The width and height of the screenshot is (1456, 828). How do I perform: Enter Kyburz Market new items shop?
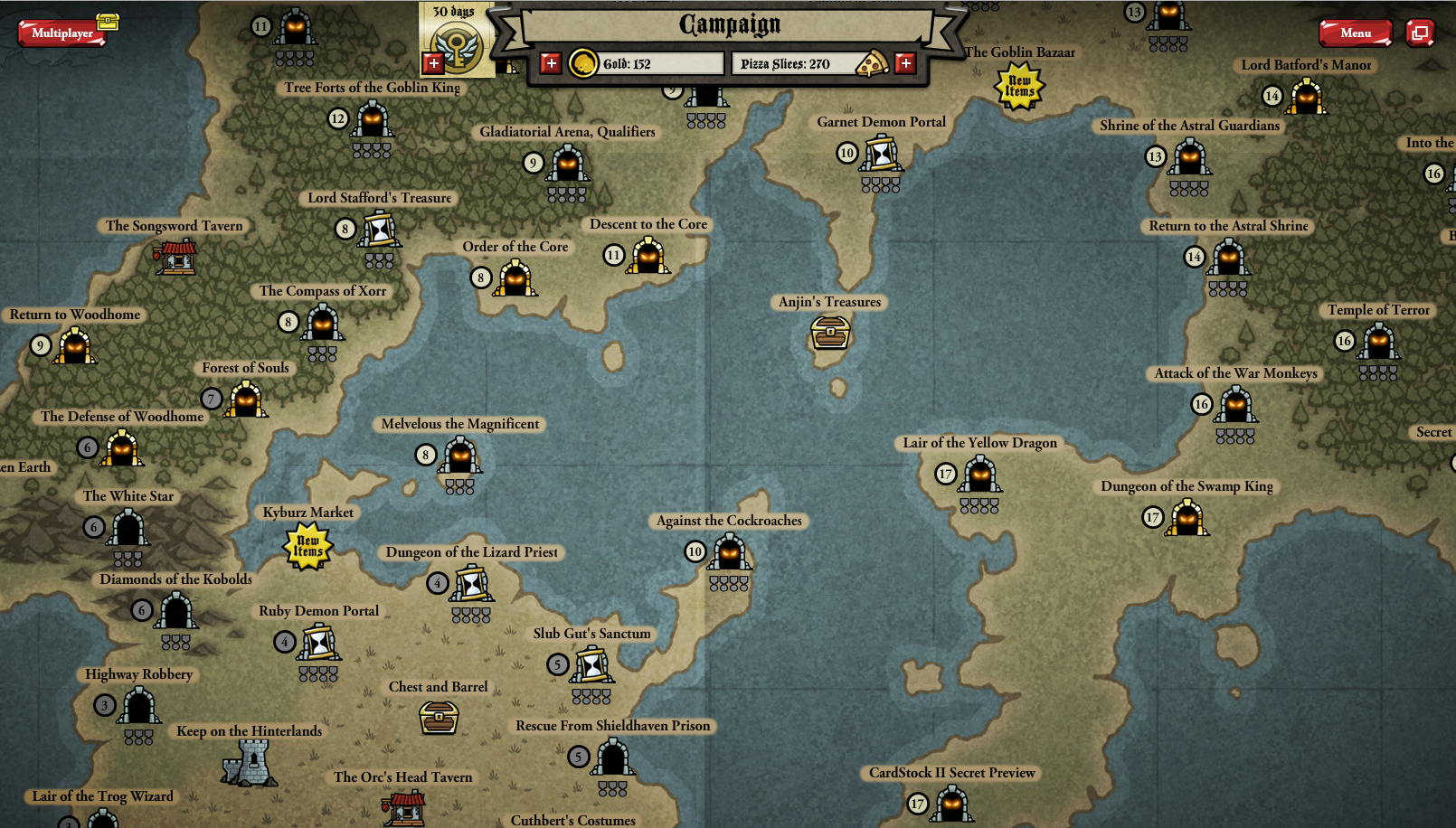point(308,546)
